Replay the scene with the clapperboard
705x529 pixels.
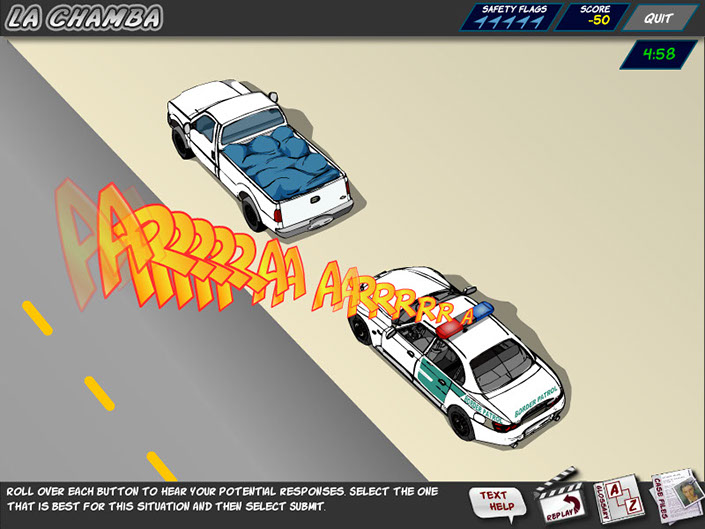pyautogui.click(x=560, y=498)
